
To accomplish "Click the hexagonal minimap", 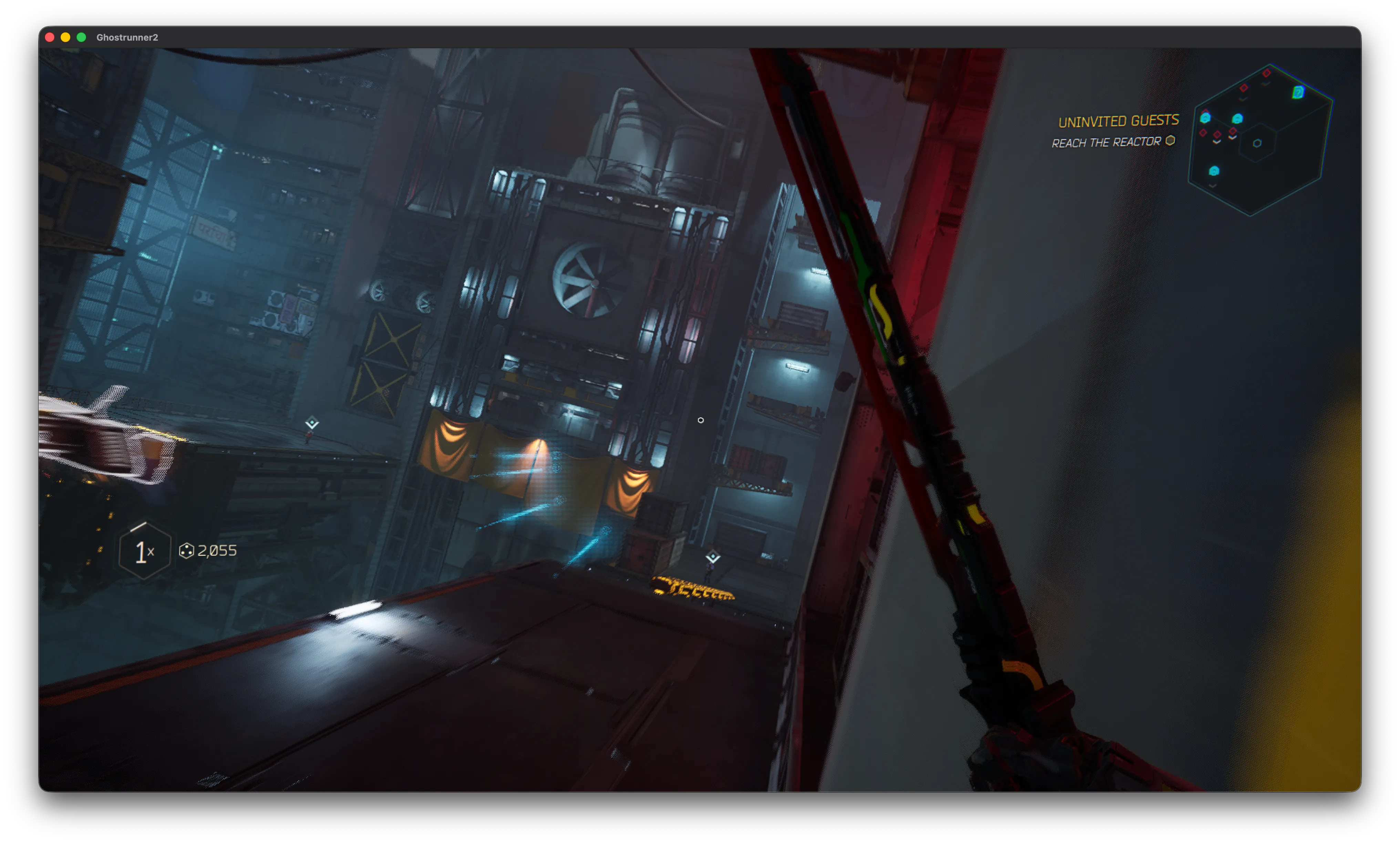I will pyautogui.click(x=1261, y=140).
